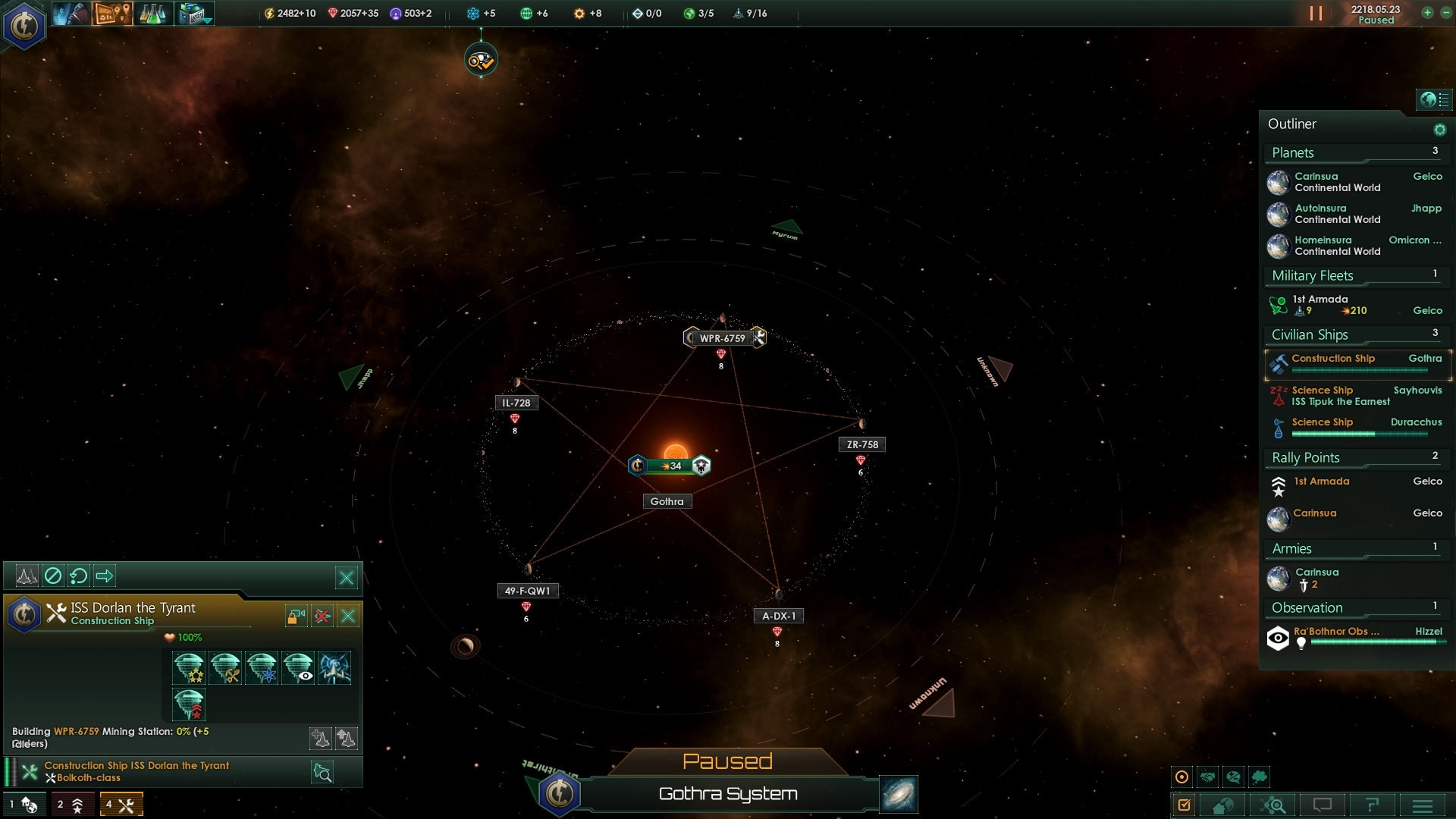Toggle camera lock on selected ship
Screen dimensions: 1456x819
296,616
